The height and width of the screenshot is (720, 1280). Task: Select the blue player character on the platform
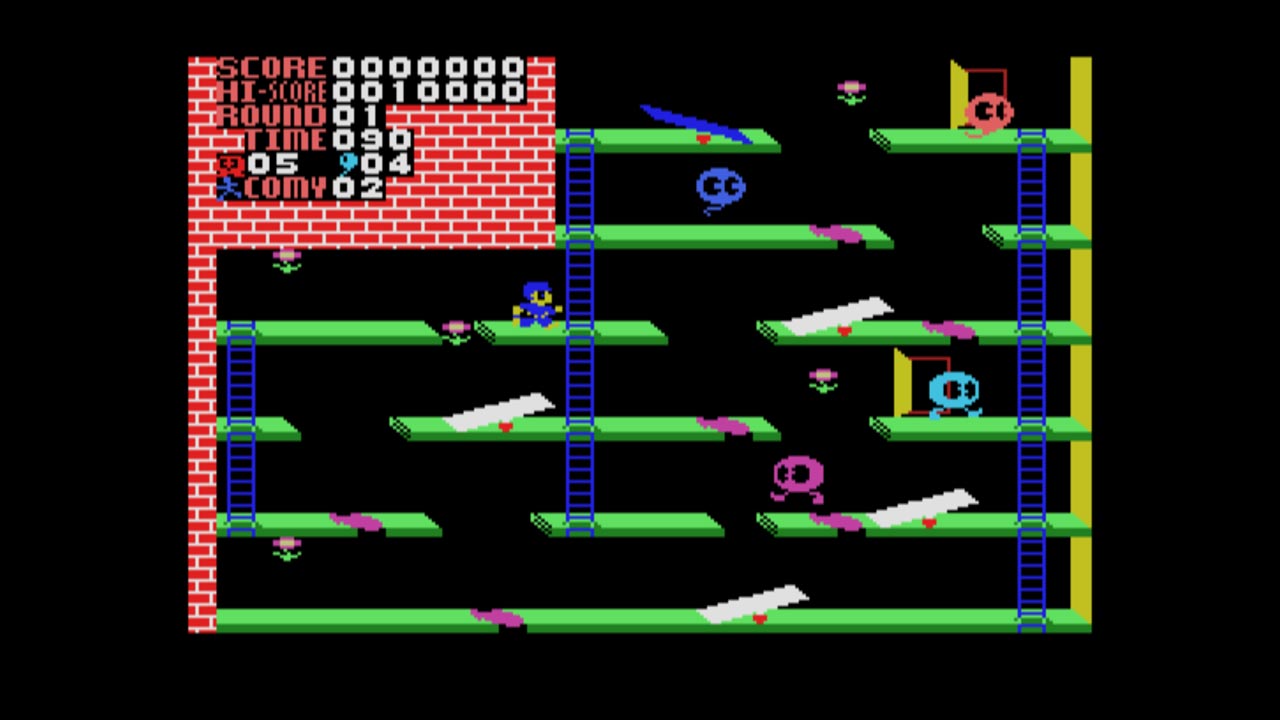pos(535,305)
